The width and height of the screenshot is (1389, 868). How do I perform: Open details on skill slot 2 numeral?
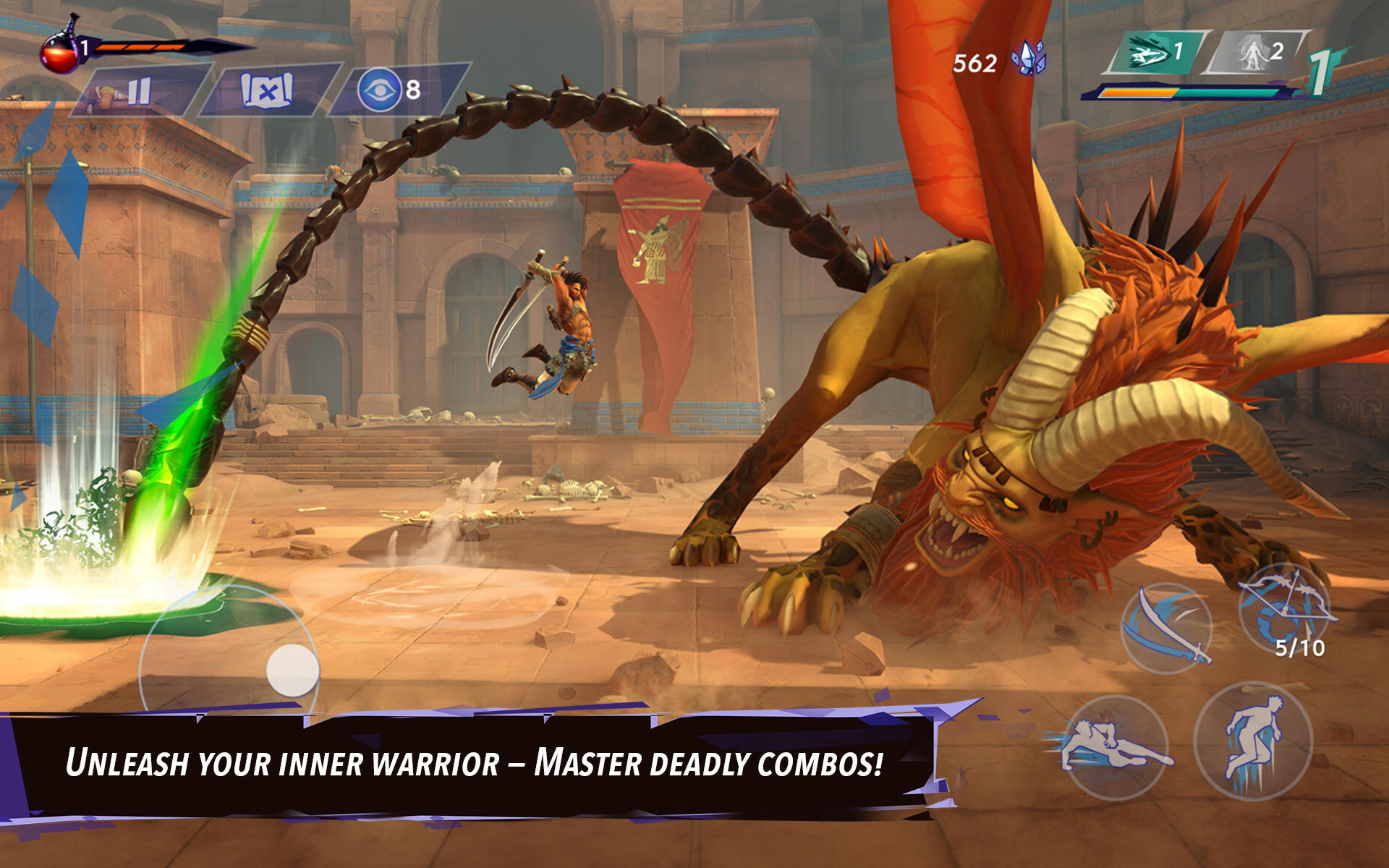click(x=1278, y=51)
